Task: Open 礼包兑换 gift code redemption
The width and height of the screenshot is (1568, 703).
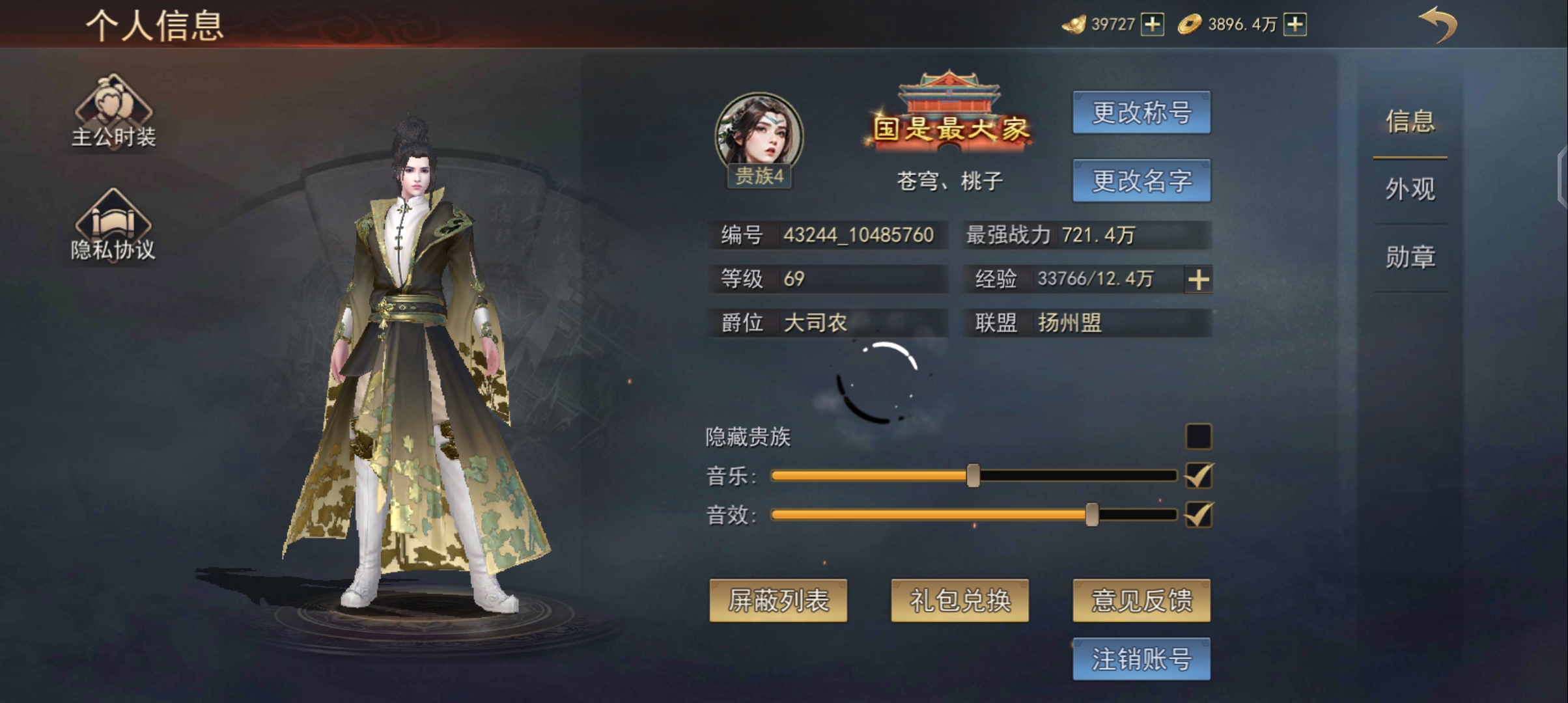Action: coord(959,601)
